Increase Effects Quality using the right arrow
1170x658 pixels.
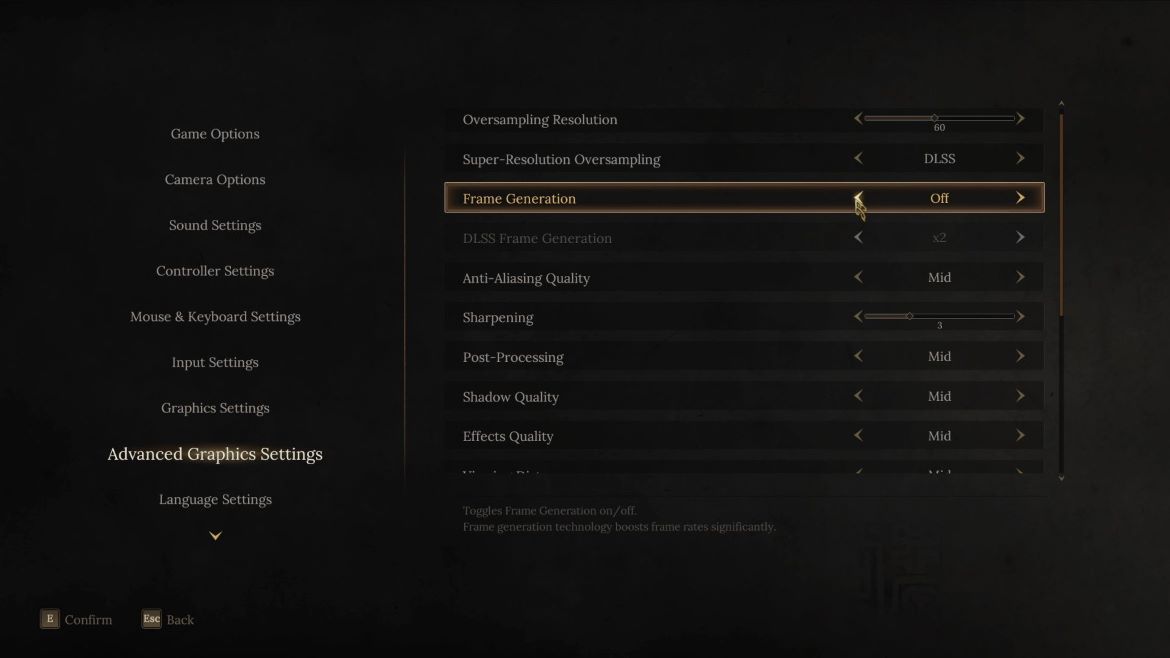[1020, 436]
